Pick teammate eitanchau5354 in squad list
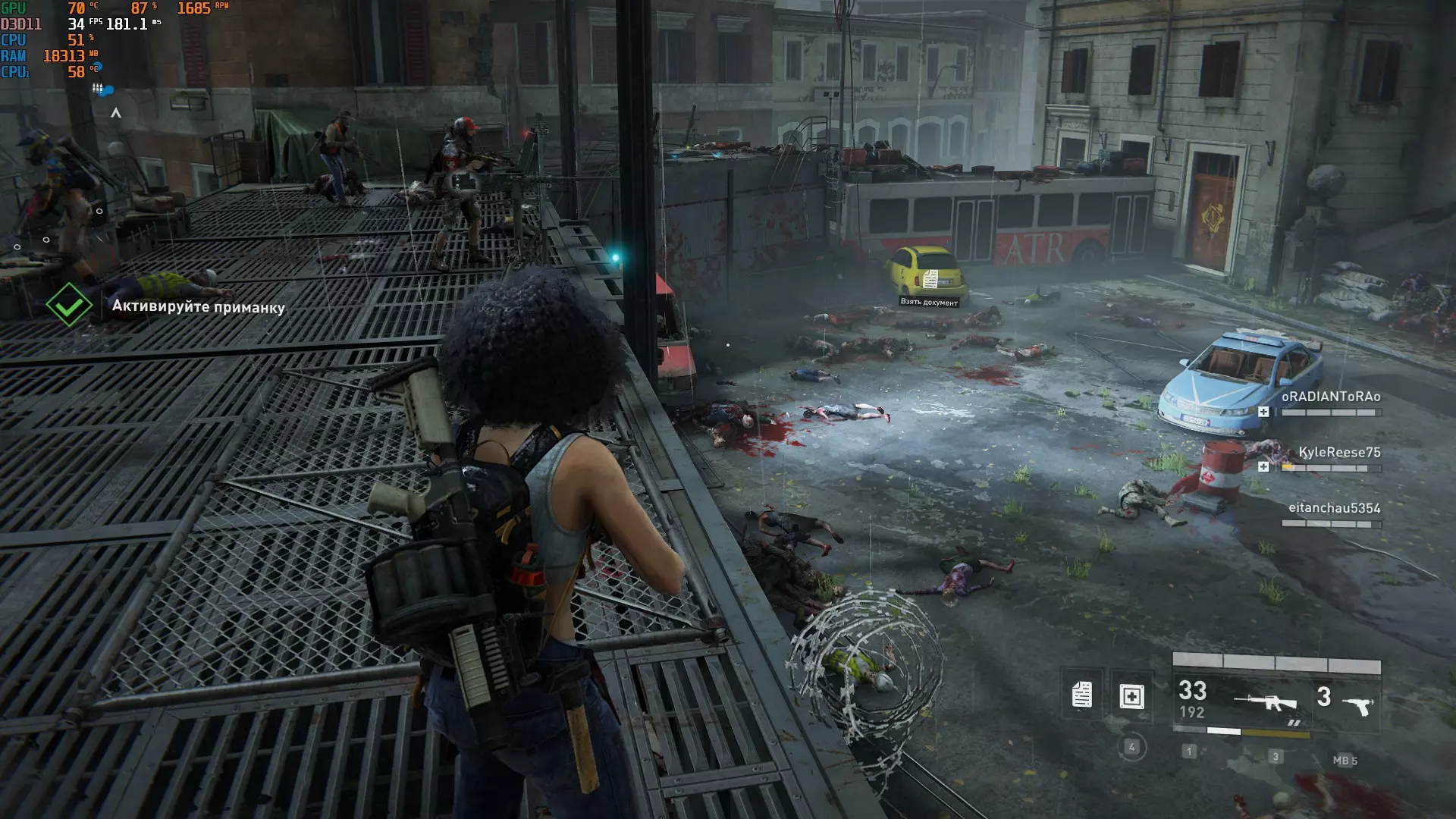Screen dimensions: 1456x819 (x=1334, y=508)
